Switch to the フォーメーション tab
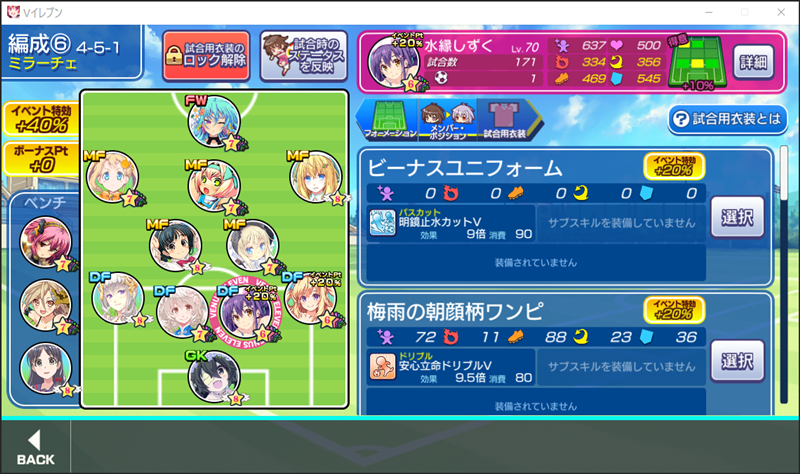This screenshot has height=474, width=800. coord(385,119)
